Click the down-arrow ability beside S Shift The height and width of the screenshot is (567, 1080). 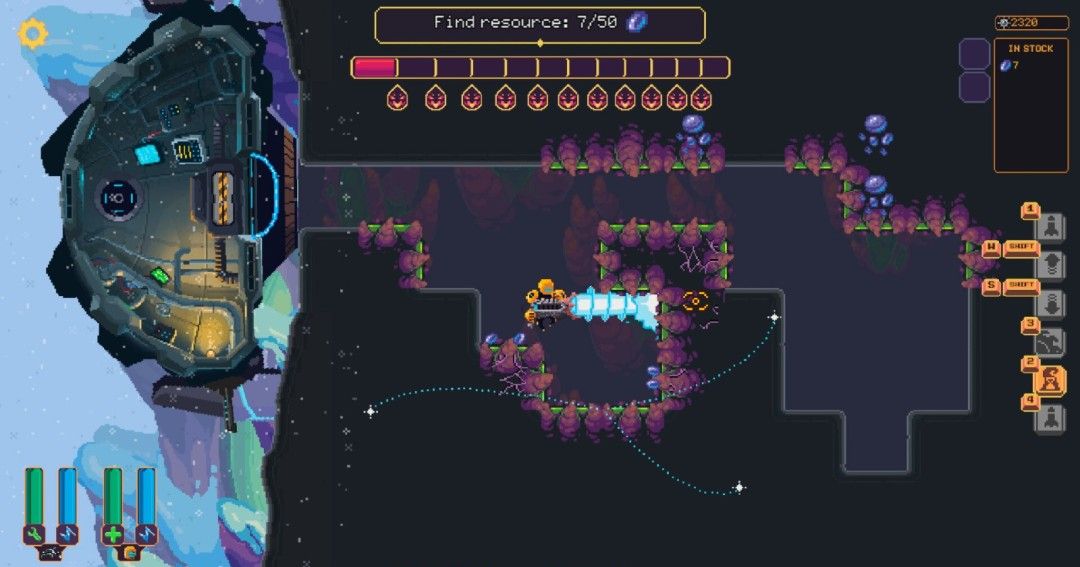(1049, 303)
